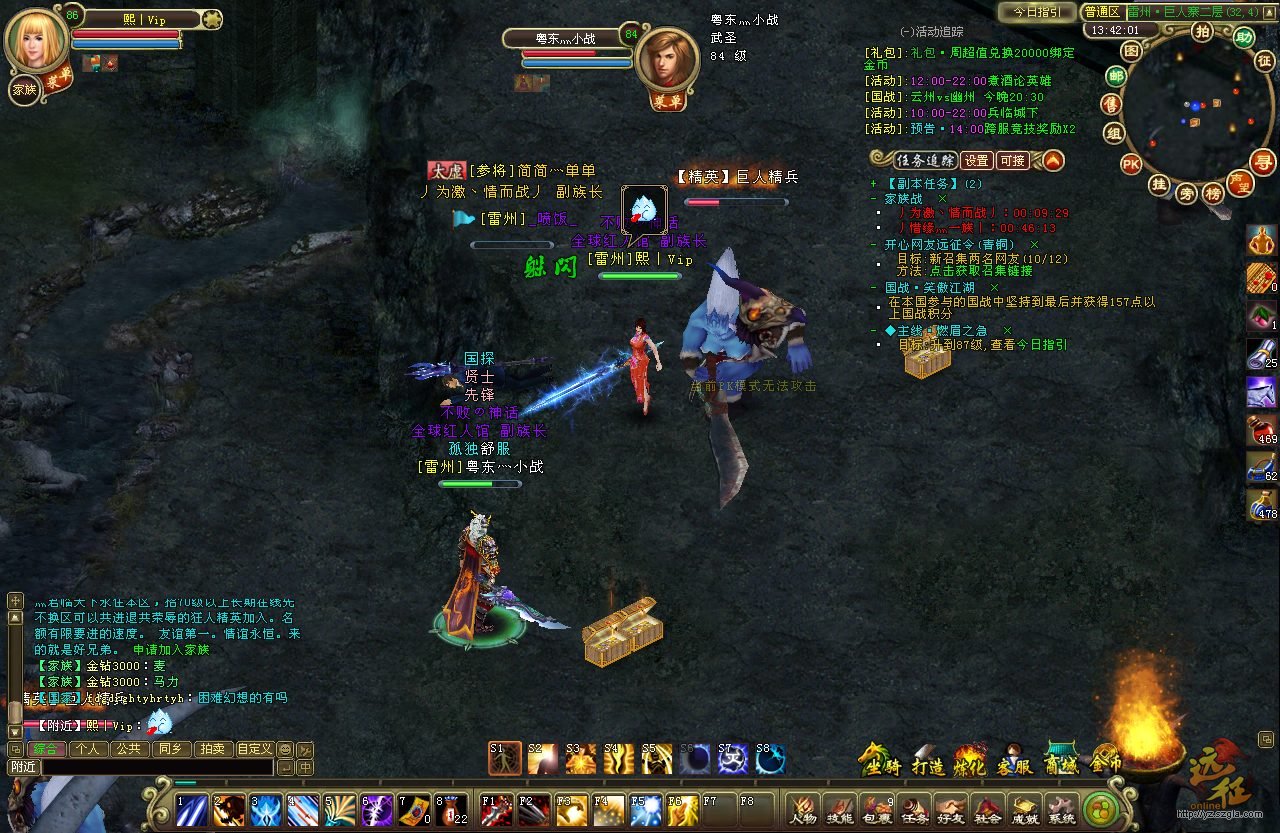Open quest tracker 设置 settings
Image resolution: width=1280 pixels, height=833 pixels.
pos(976,160)
